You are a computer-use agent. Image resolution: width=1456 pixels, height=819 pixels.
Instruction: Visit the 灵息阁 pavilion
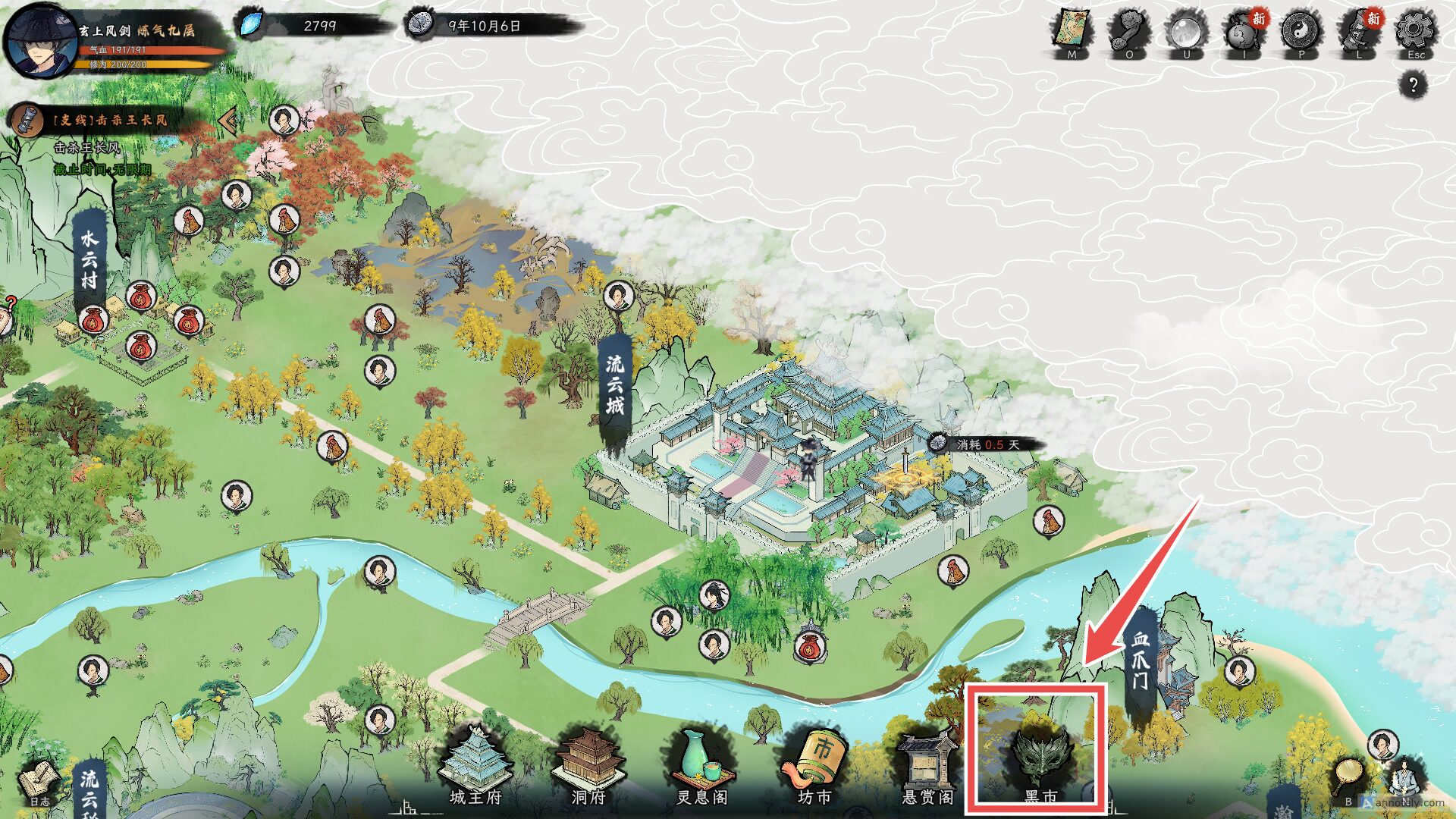[x=702, y=764]
